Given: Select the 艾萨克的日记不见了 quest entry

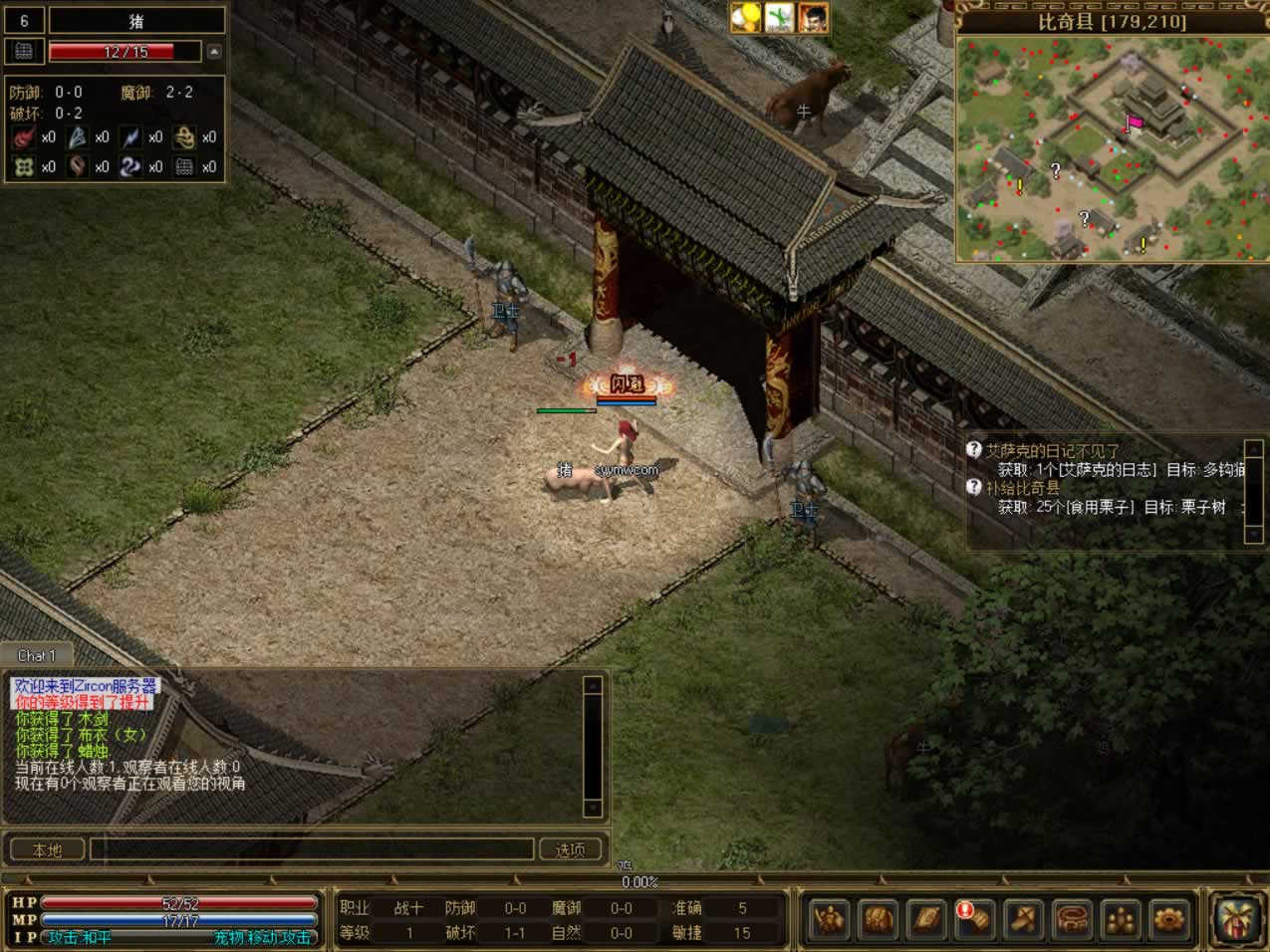Looking at the screenshot, I should (1053, 450).
